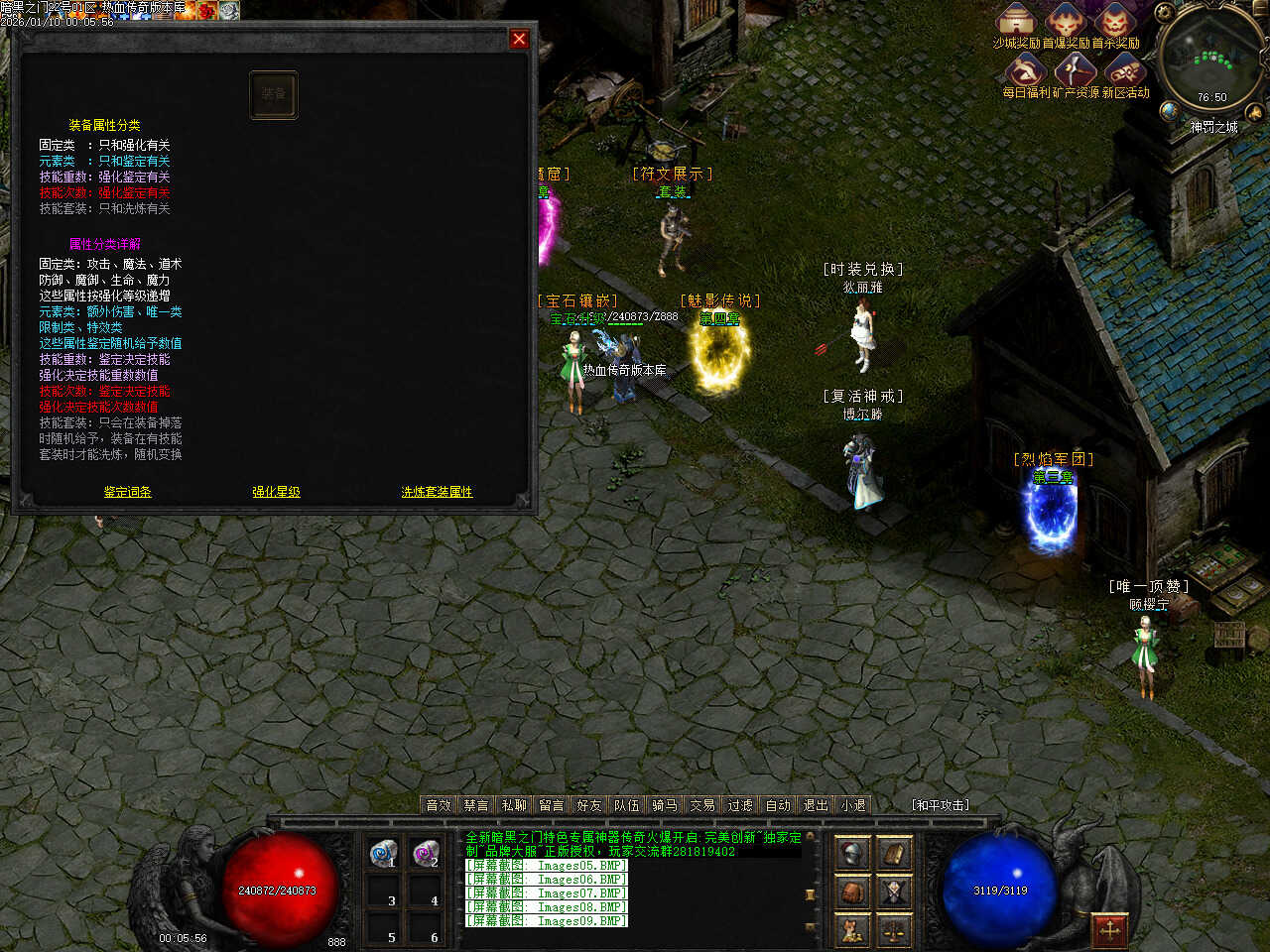Open 首杀奖励 pumpkin icon

click(1115, 20)
